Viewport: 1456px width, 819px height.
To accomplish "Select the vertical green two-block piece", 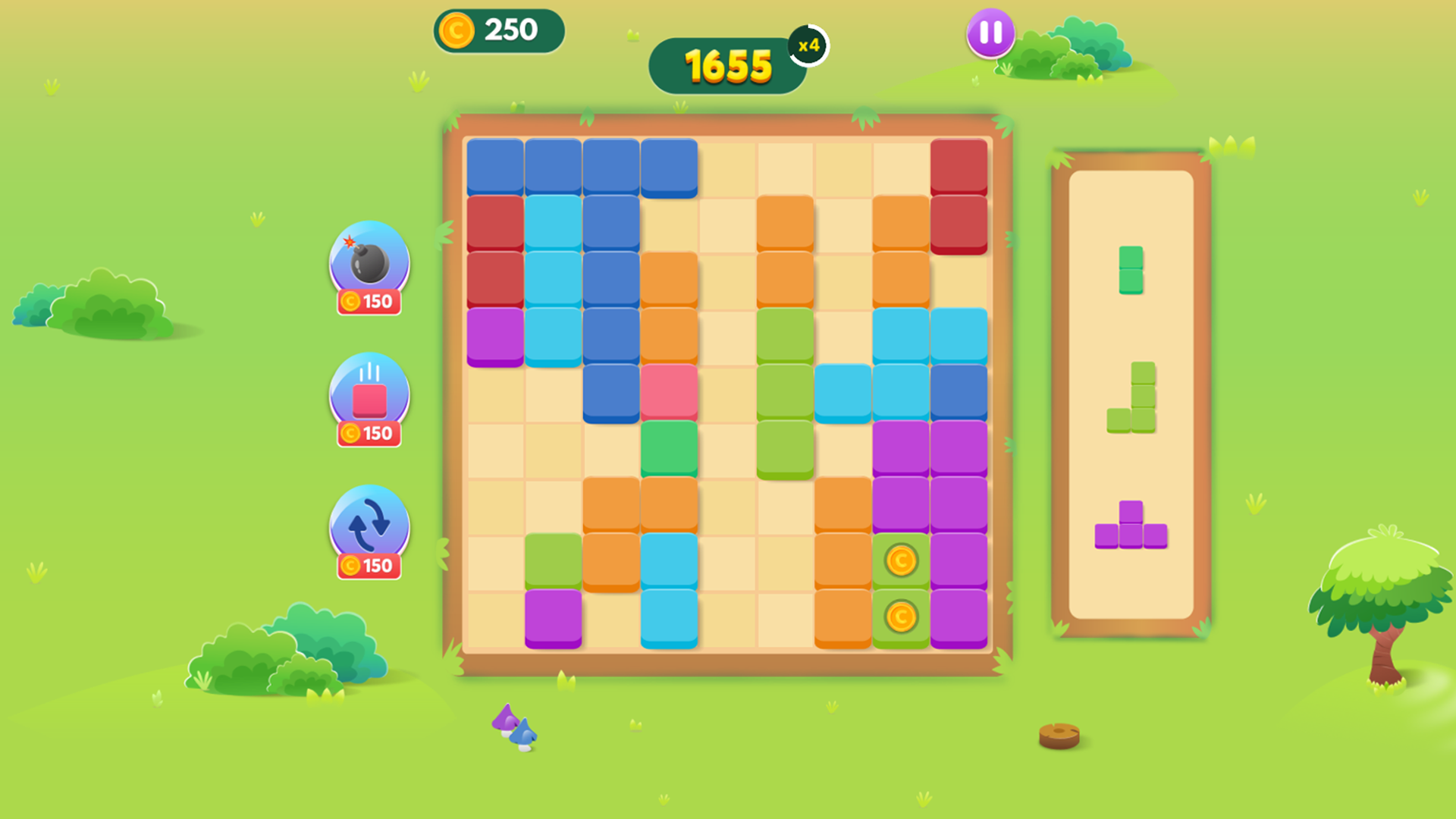I will pyautogui.click(x=1129, y=271).
